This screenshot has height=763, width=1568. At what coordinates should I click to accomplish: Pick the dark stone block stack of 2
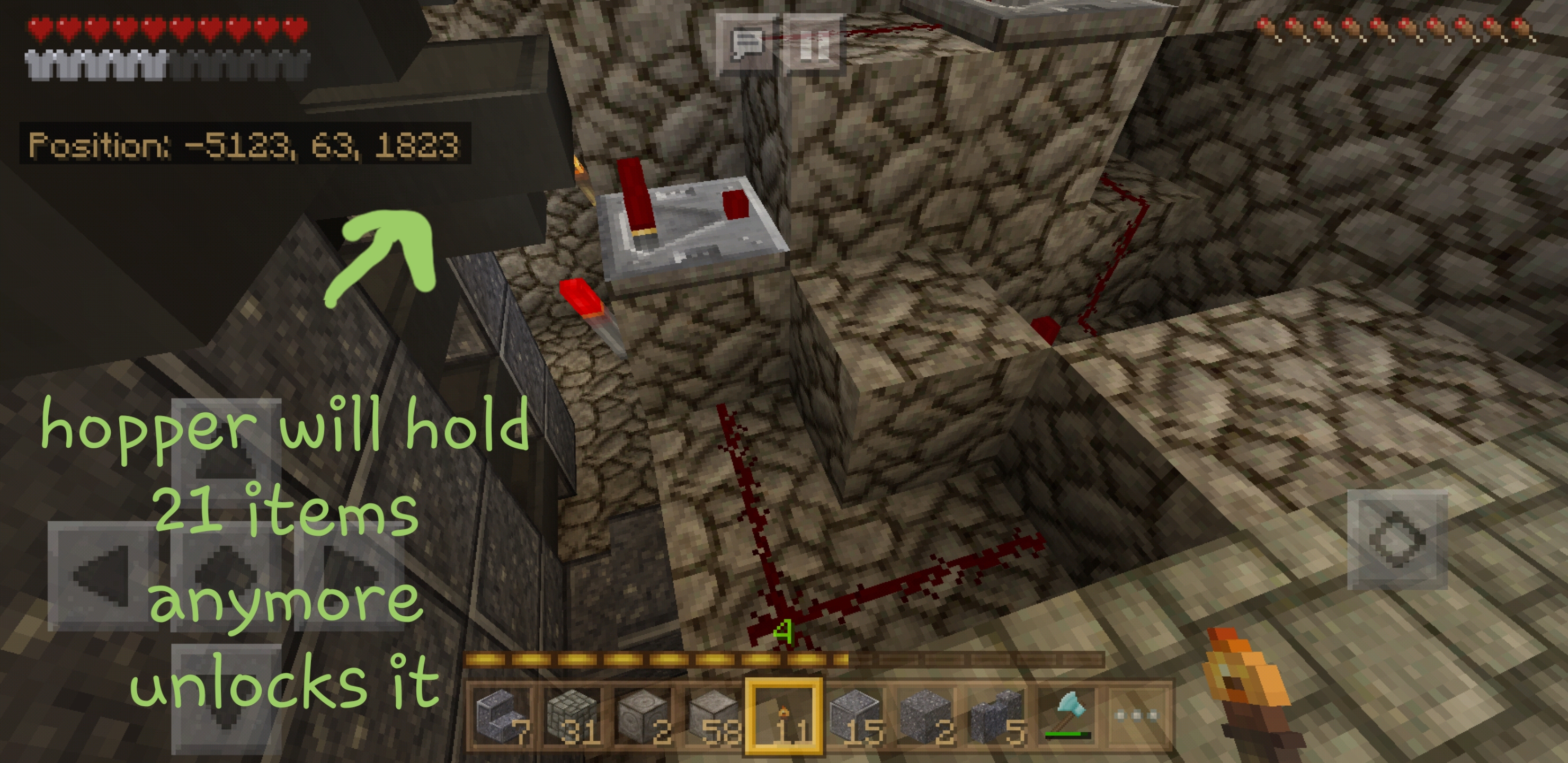click(x=925, y=716)
